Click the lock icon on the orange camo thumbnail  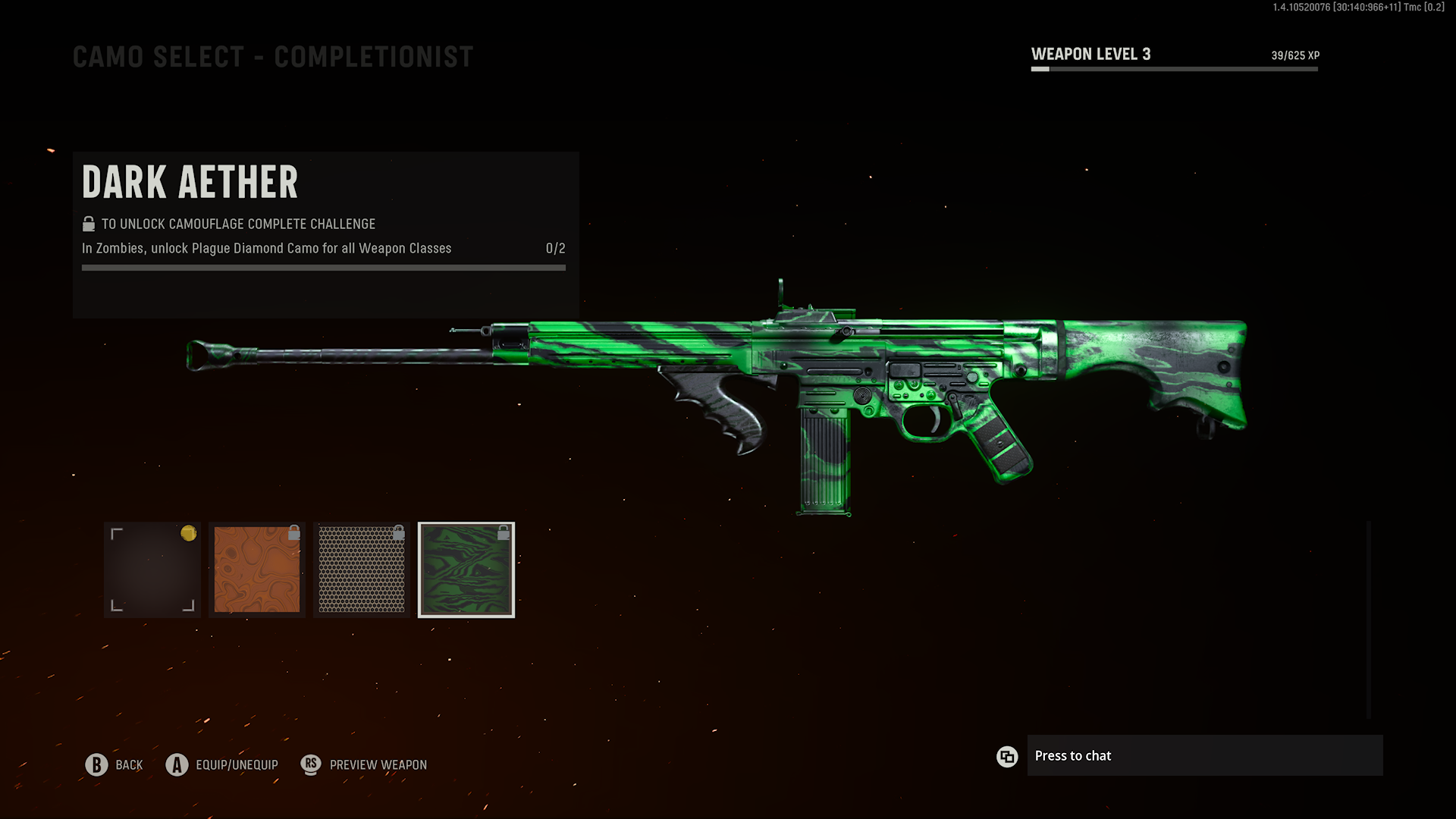295,533
